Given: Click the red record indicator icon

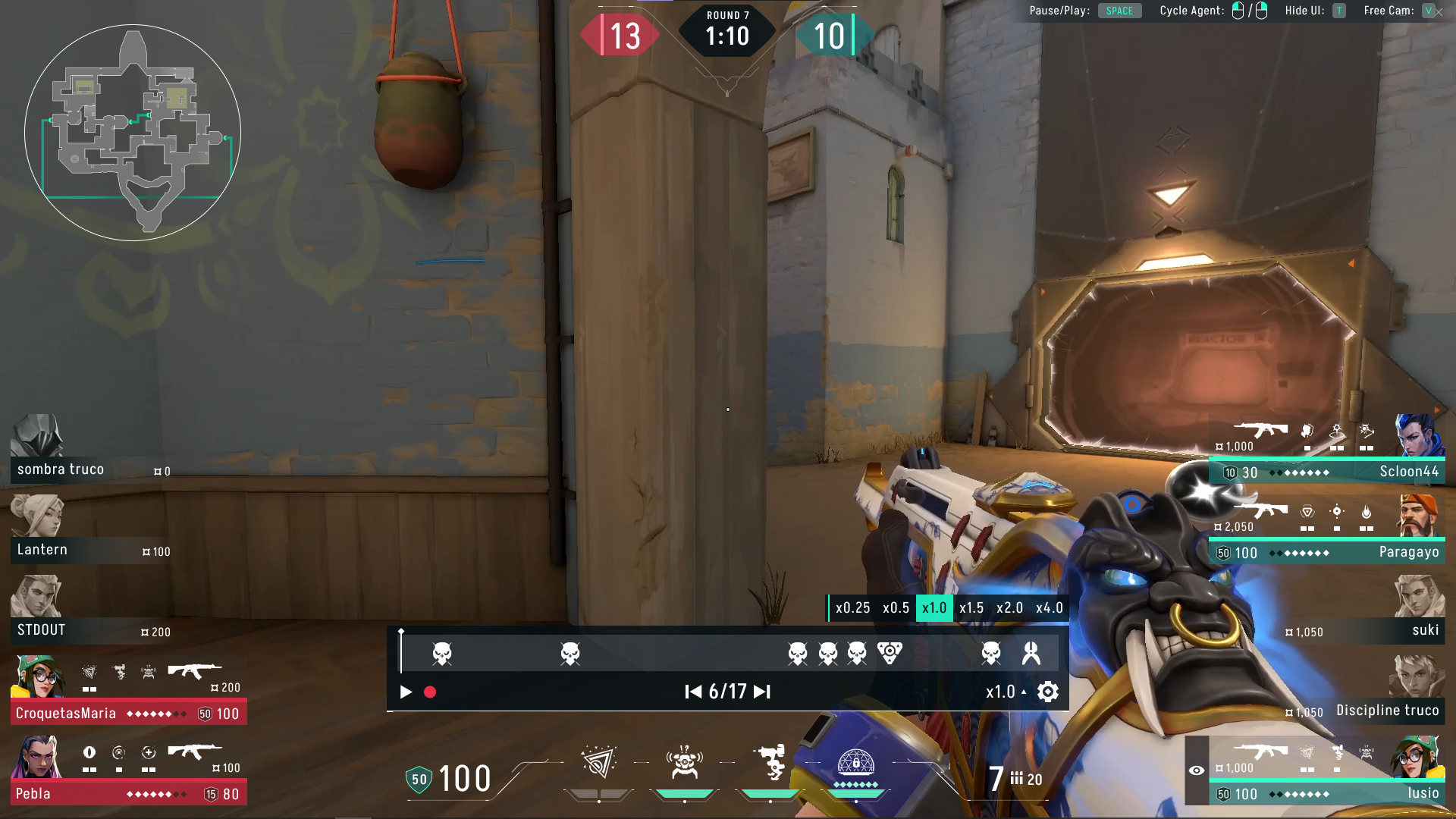Looking at the screenshot, I should tap(430, 692).
